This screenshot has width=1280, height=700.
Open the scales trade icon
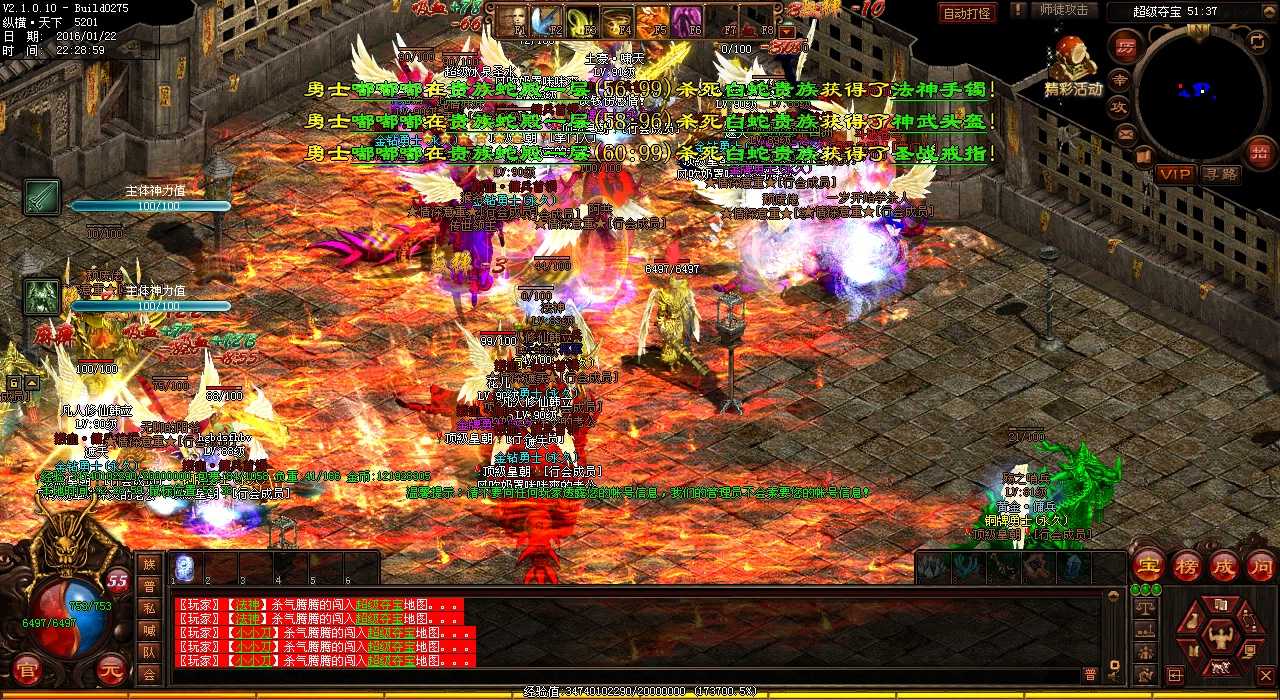click(1145, 608)
